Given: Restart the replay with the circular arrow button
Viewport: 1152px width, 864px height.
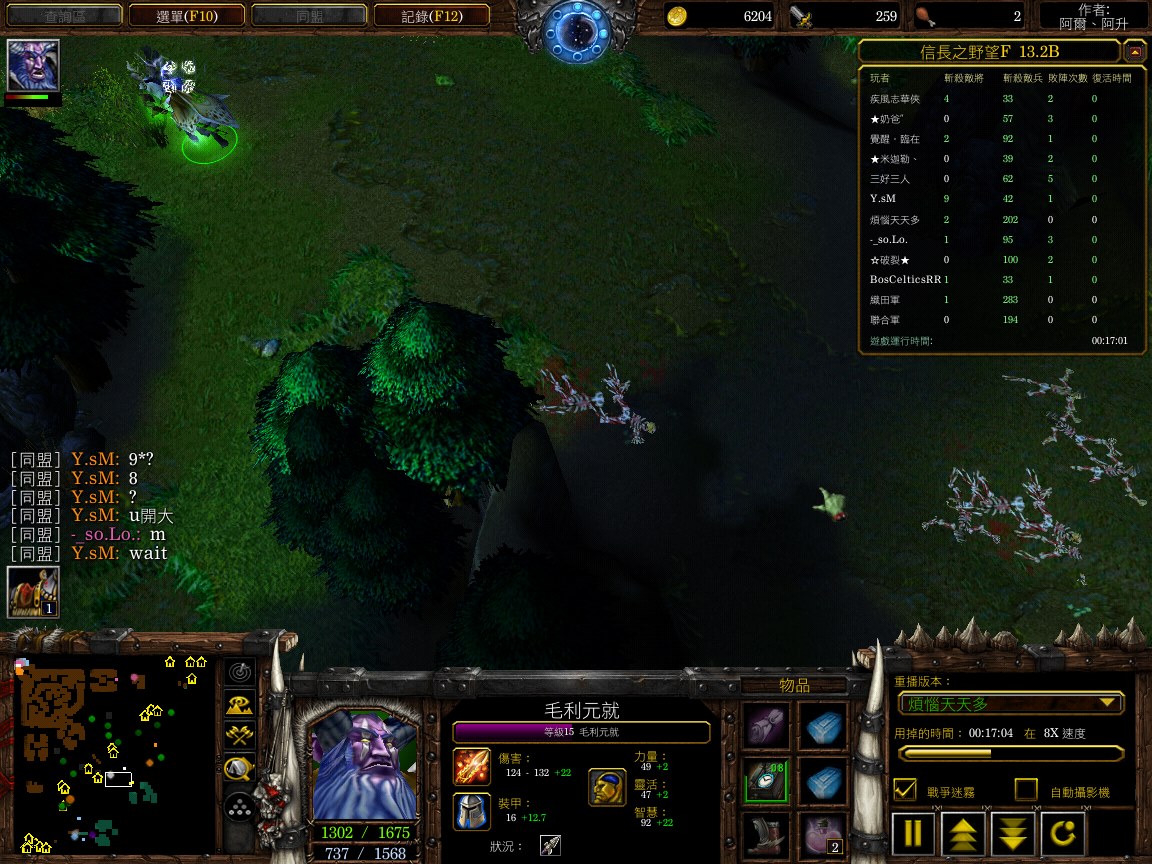Looking at the screenshot, I should pos(1062,832).
